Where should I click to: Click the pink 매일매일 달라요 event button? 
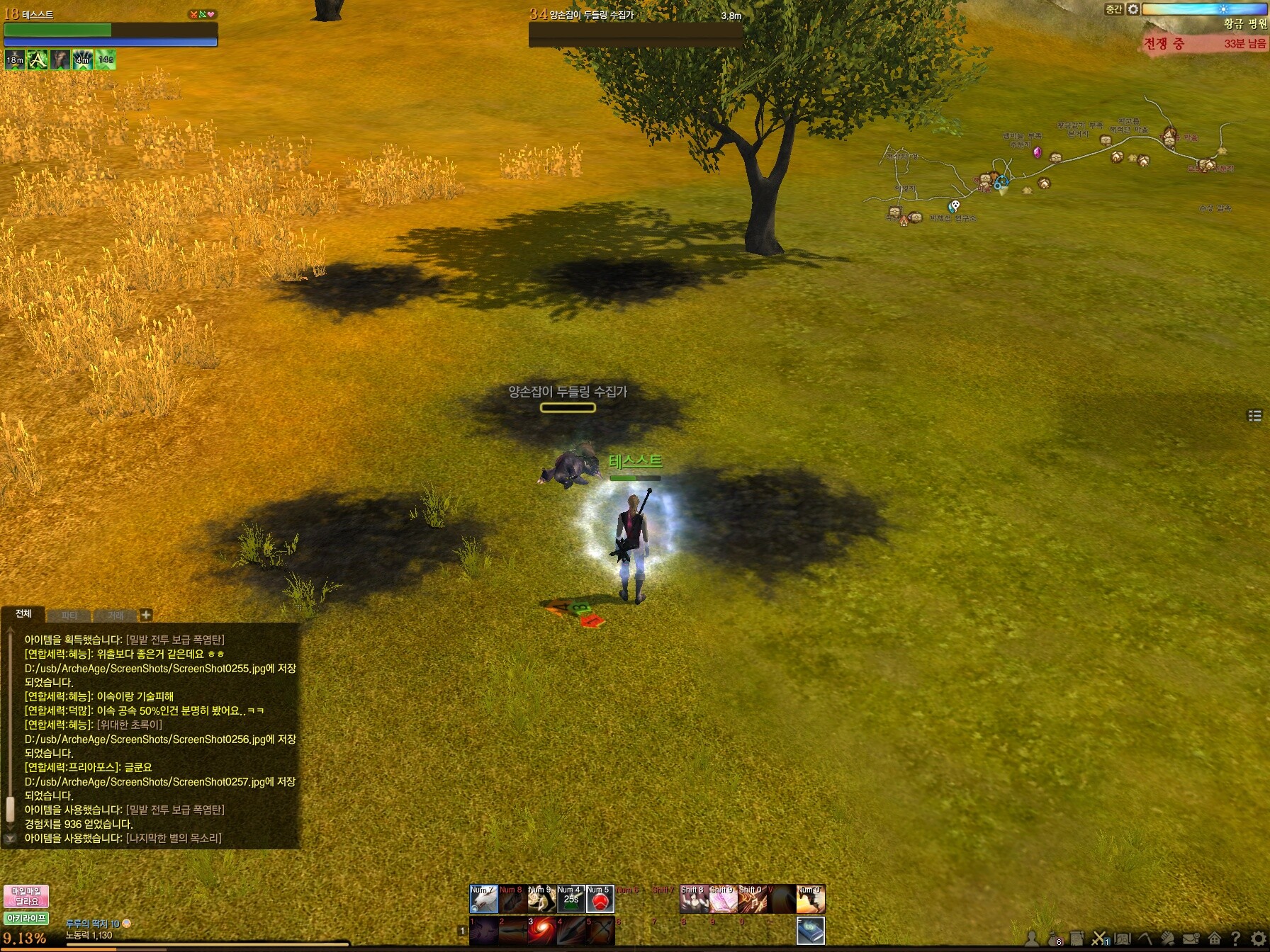tap(26, 896)
